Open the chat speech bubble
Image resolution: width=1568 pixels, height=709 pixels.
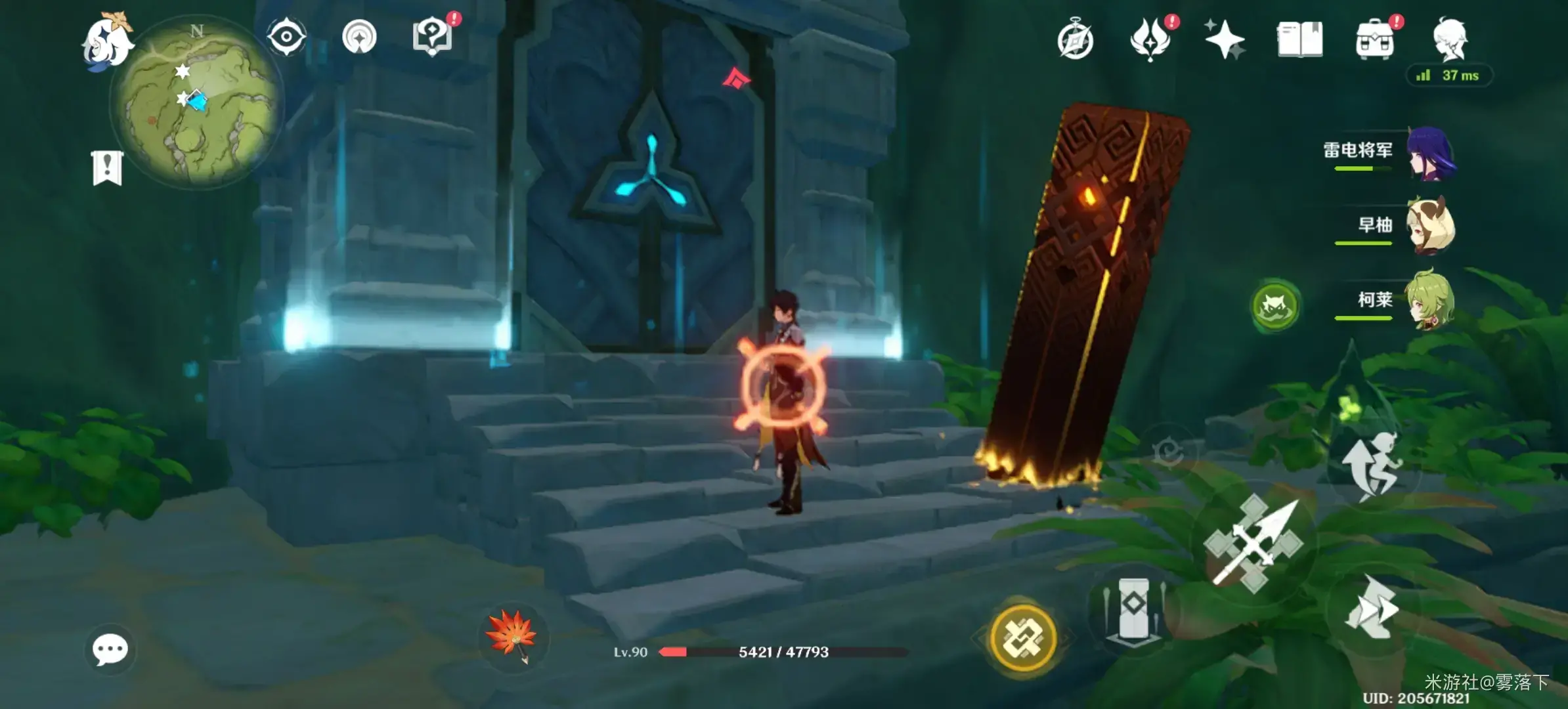tap(110, 650)
